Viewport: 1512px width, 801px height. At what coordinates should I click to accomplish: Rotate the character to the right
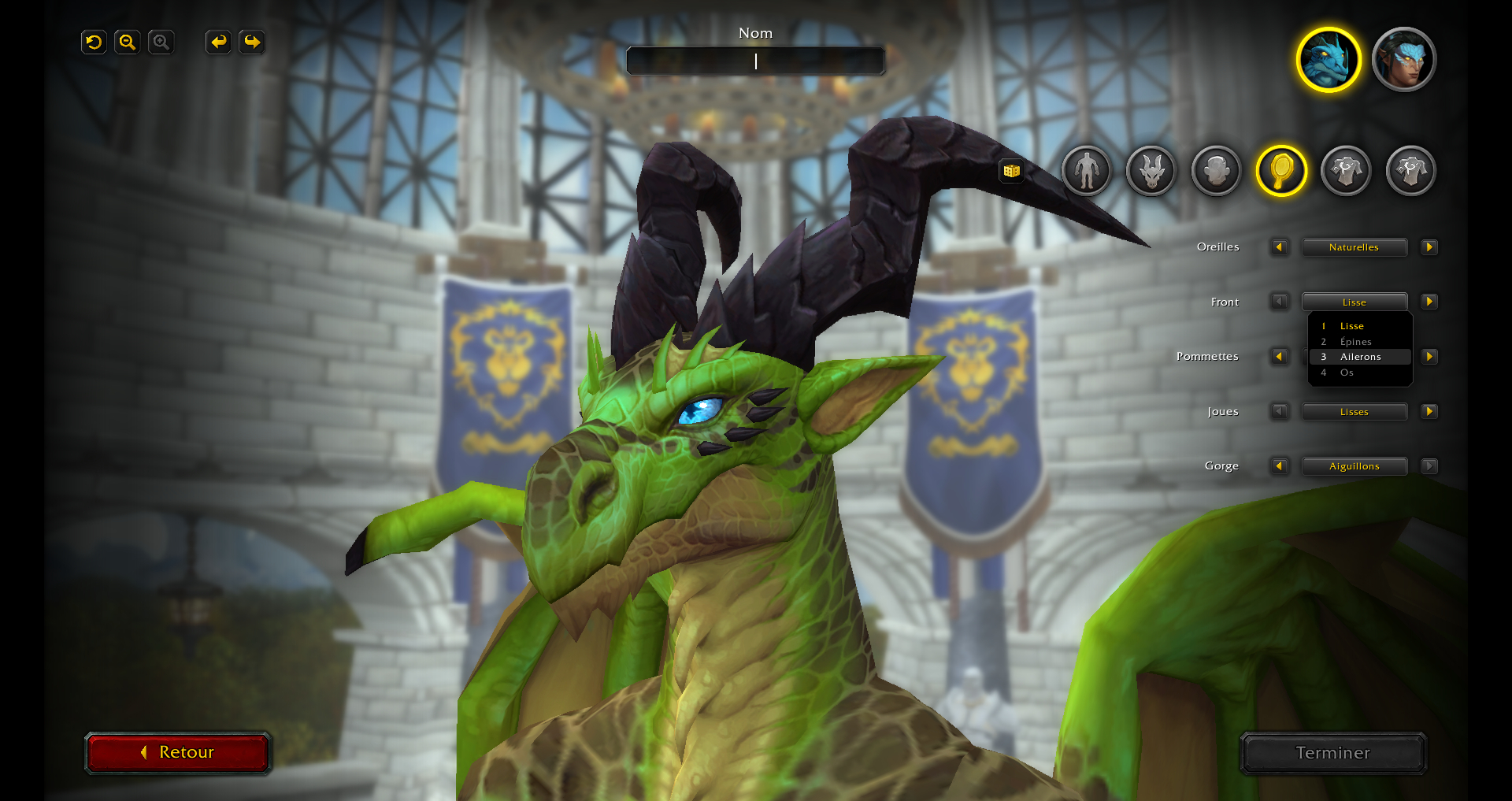(252, 43)
